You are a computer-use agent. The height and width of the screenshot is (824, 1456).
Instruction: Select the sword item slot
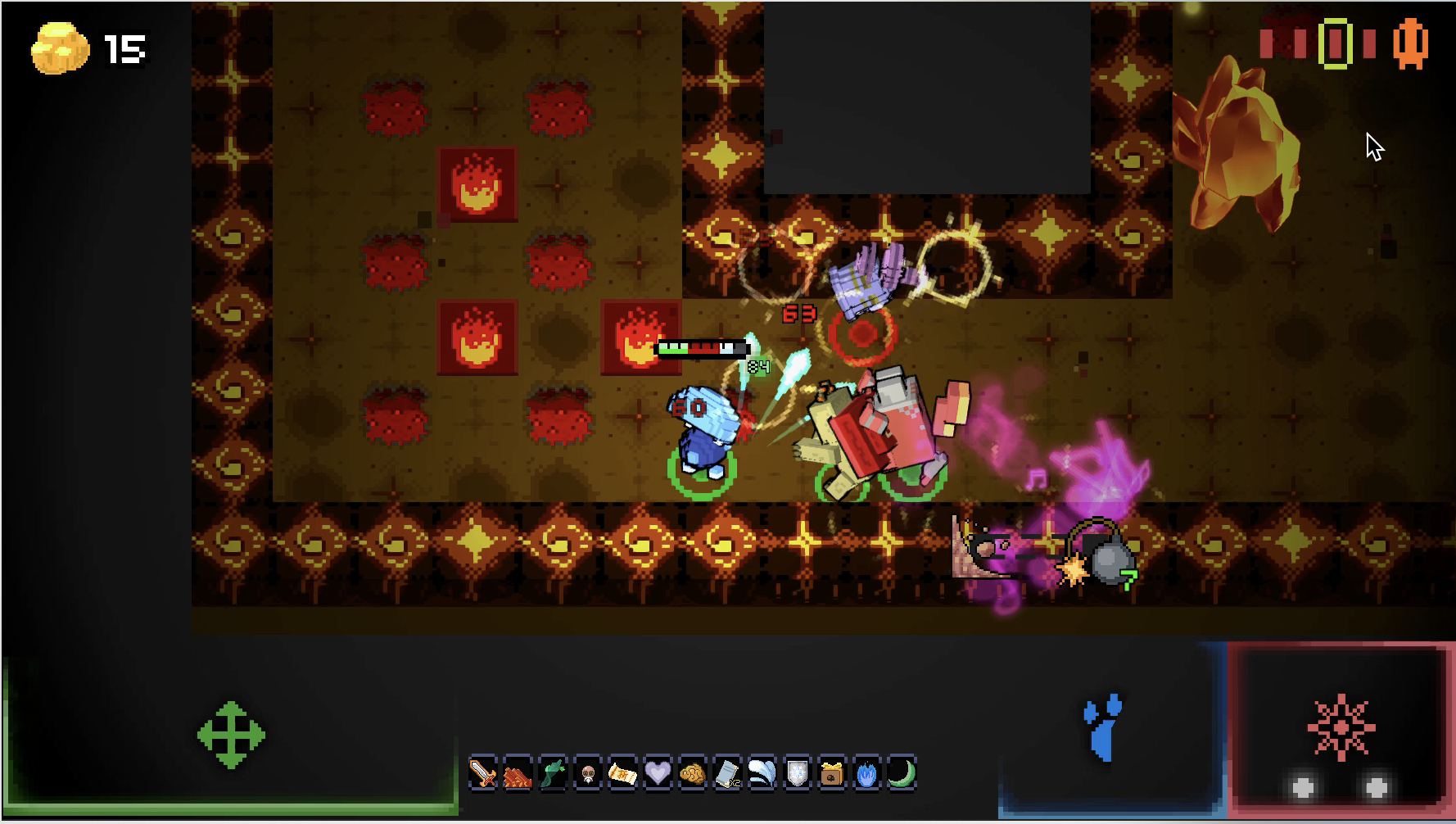pyautogui.click(x=483, y=772)
